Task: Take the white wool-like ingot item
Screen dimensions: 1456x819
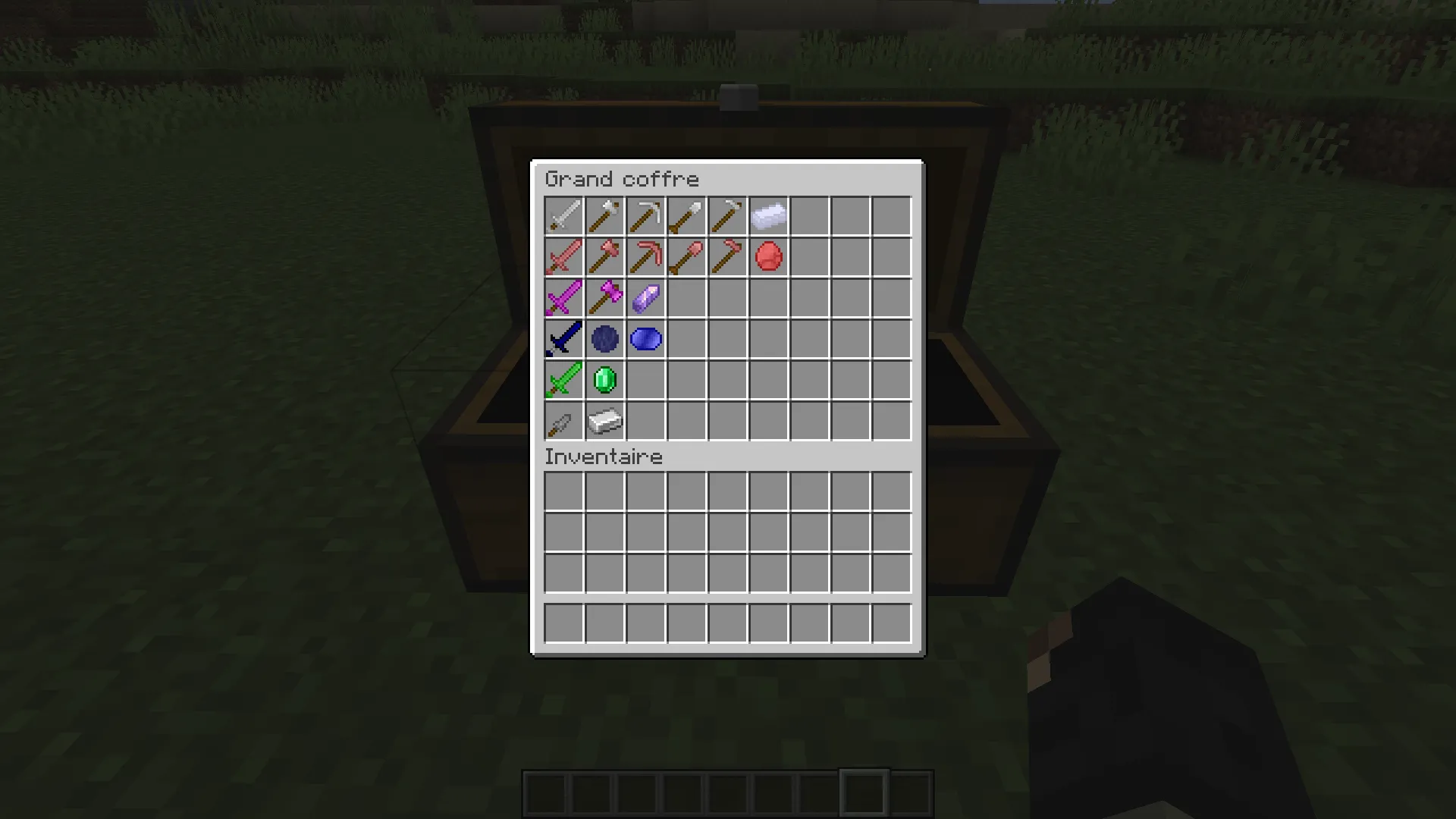Action: tap(769, 216)
